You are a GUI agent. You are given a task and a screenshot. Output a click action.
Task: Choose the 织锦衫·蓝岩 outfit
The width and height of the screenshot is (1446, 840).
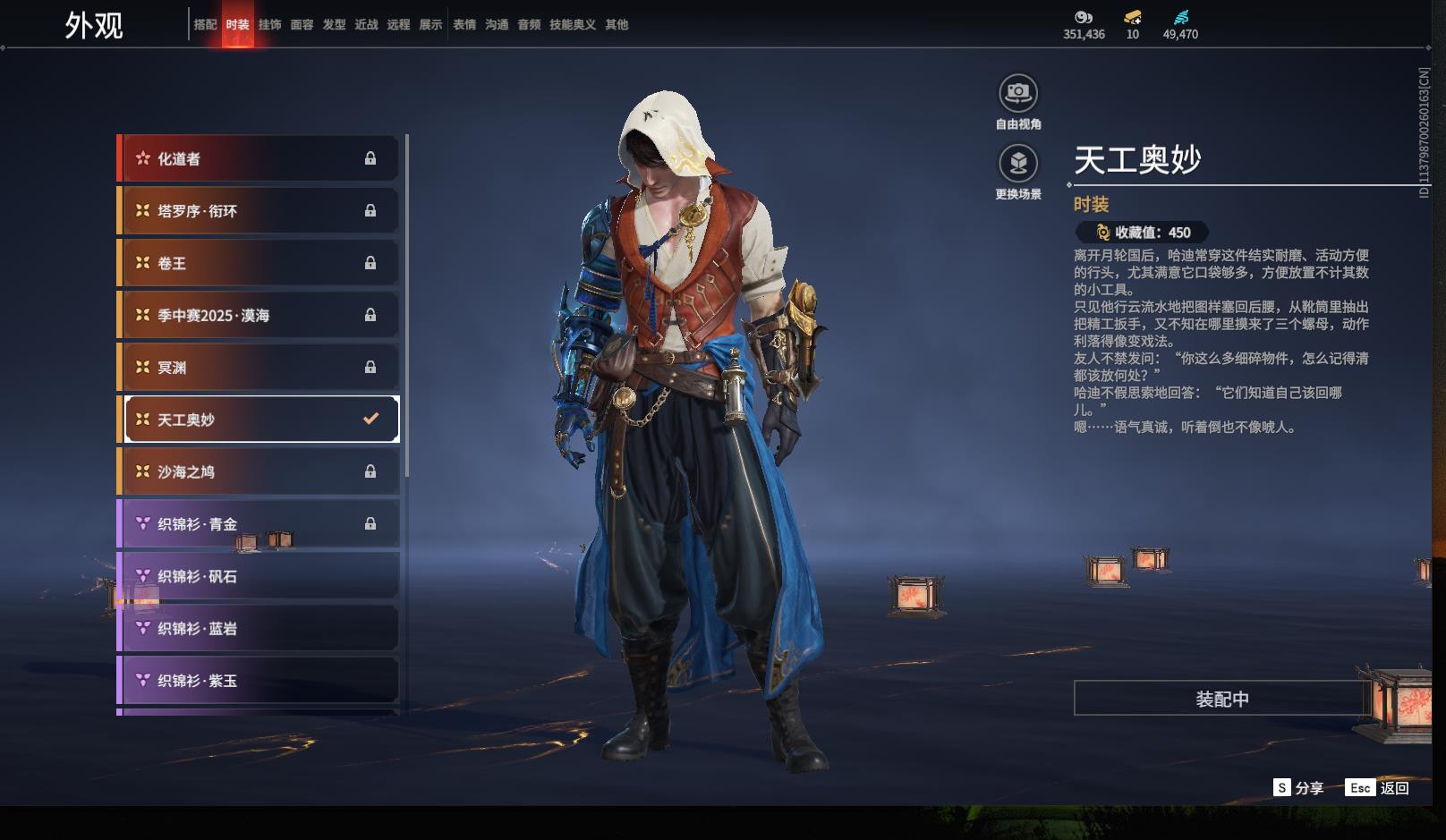pyautogui.click(x=259, y=629)
